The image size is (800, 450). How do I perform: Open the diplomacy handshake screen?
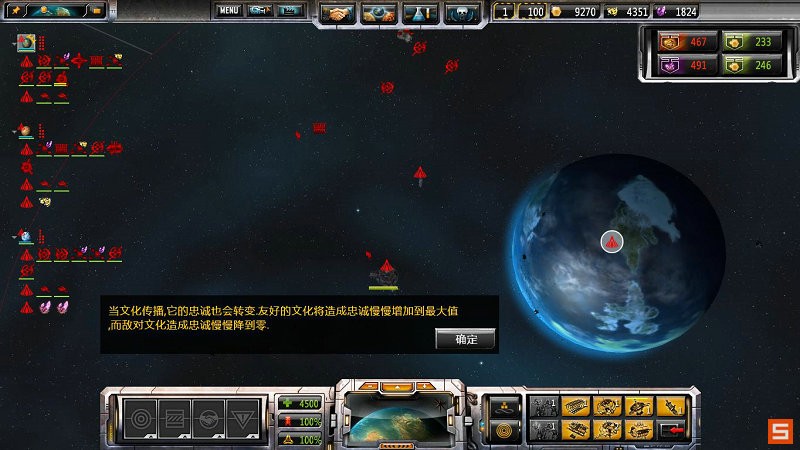point(337,14)
